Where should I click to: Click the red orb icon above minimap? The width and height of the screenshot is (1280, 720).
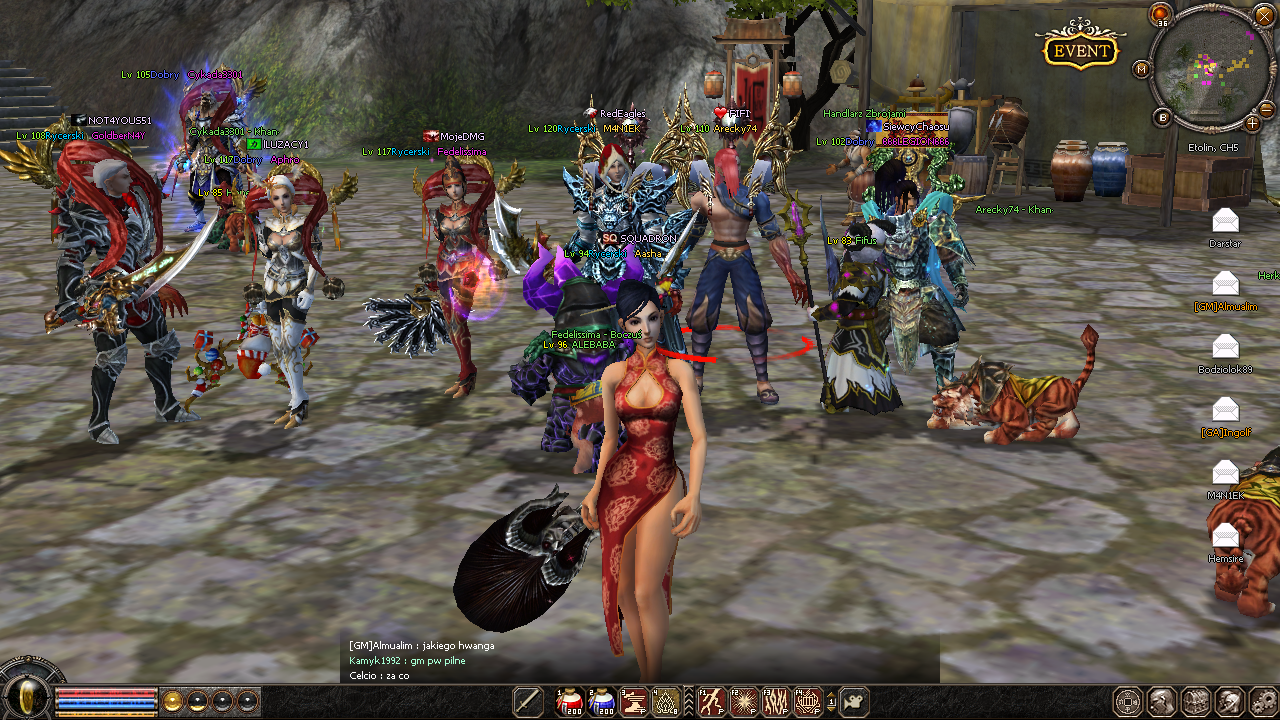click(1160, 14)
